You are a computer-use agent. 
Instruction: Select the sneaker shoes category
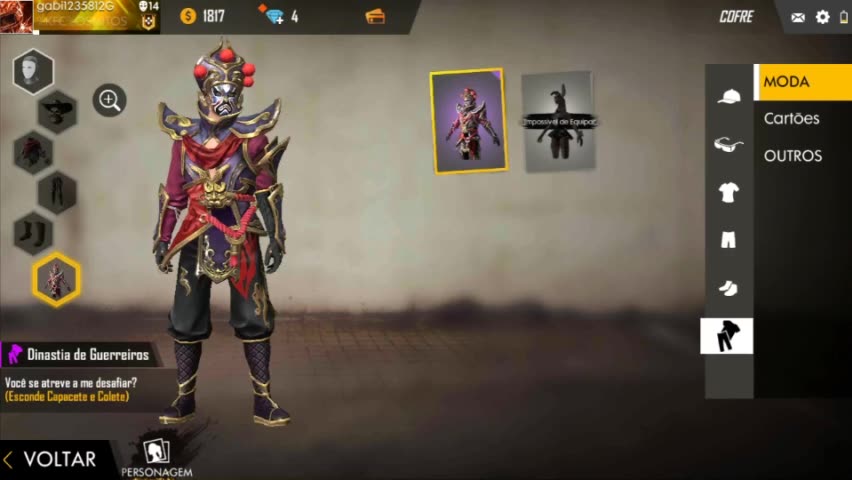(728, 288)
